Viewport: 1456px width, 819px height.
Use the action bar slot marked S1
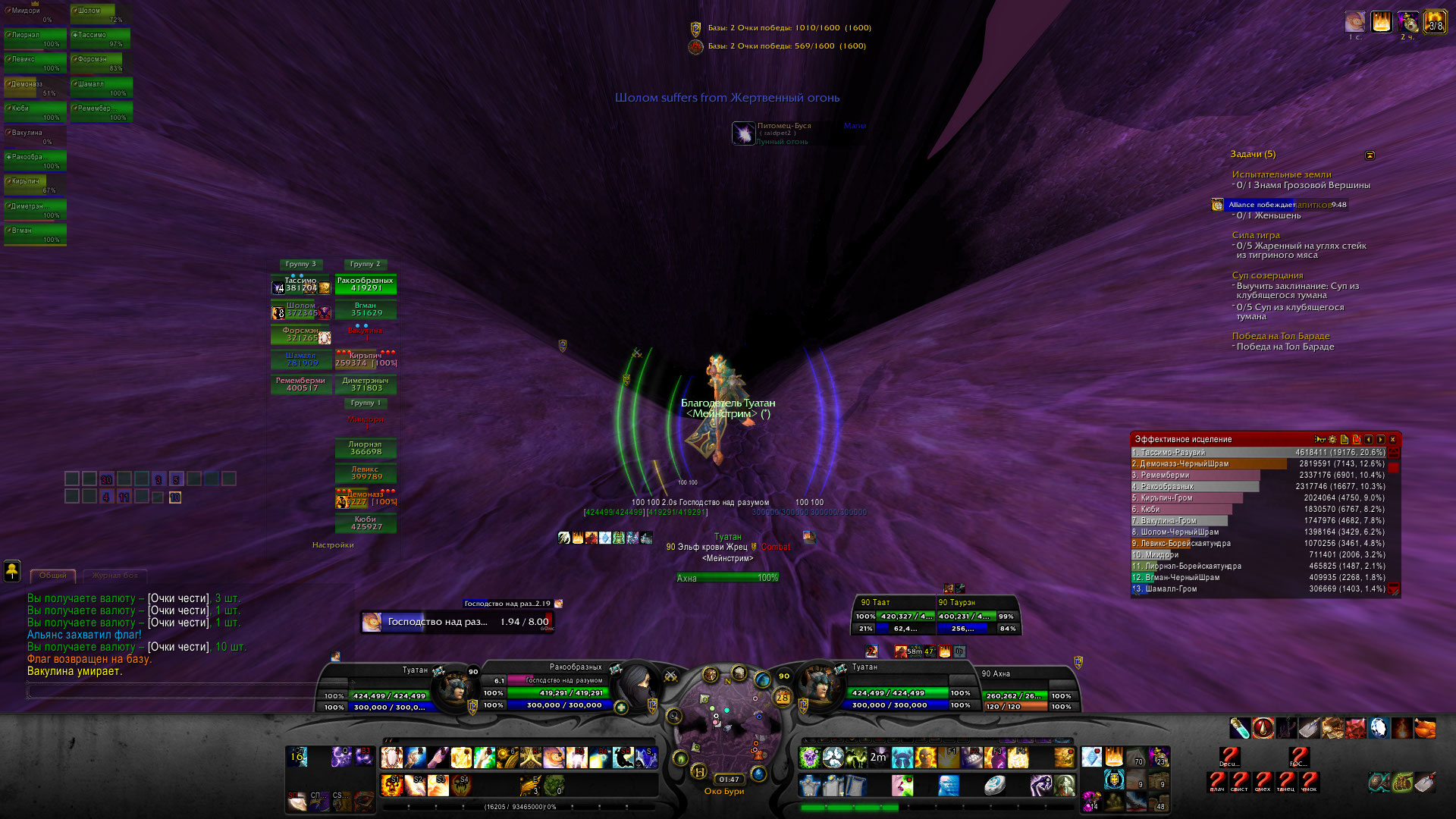point(391,784)
